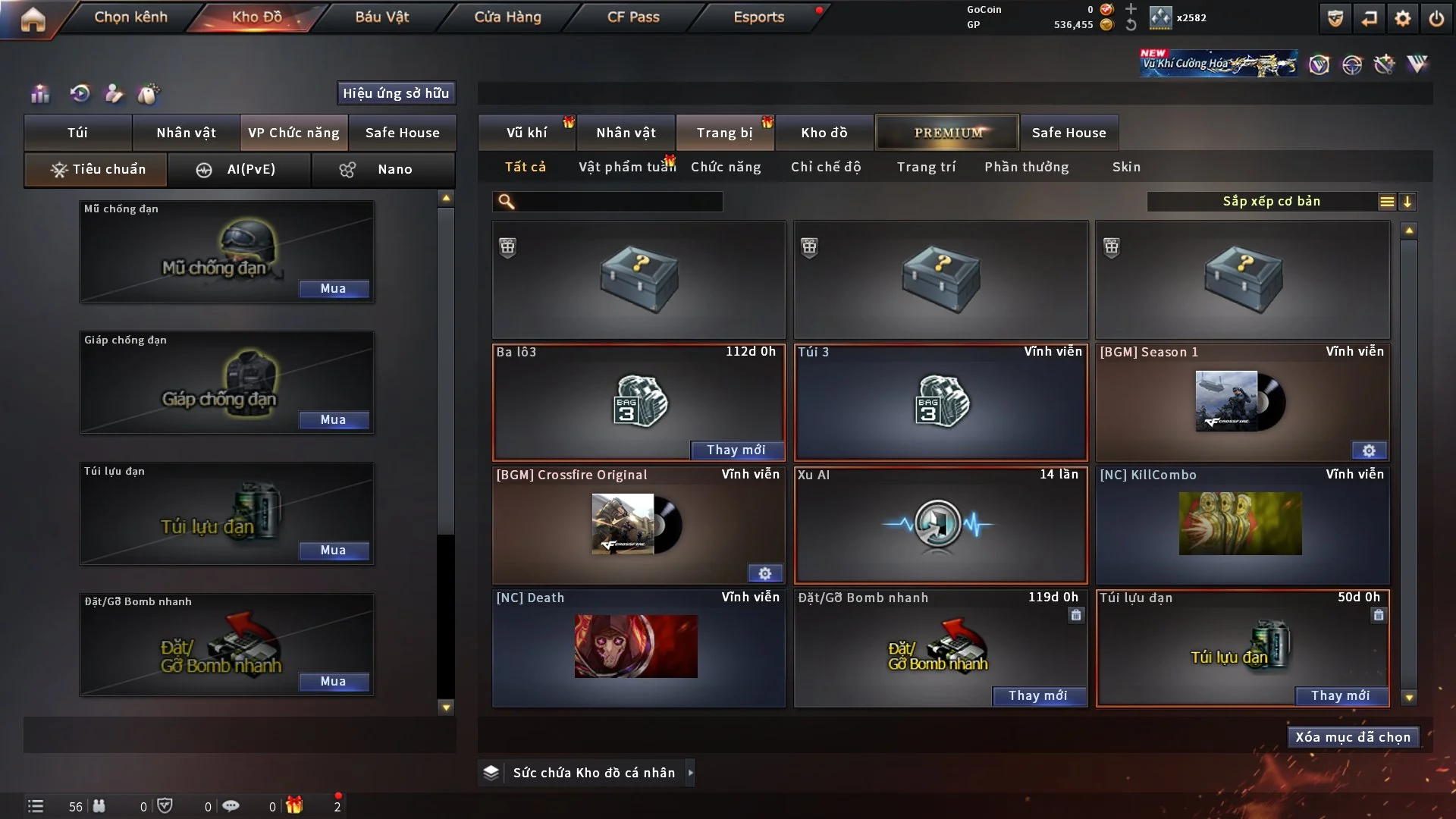The height and width of the screenshot is (819, 1456).
Task: Renew the Ba lô3 backpack item
Action: click(736, 450)
